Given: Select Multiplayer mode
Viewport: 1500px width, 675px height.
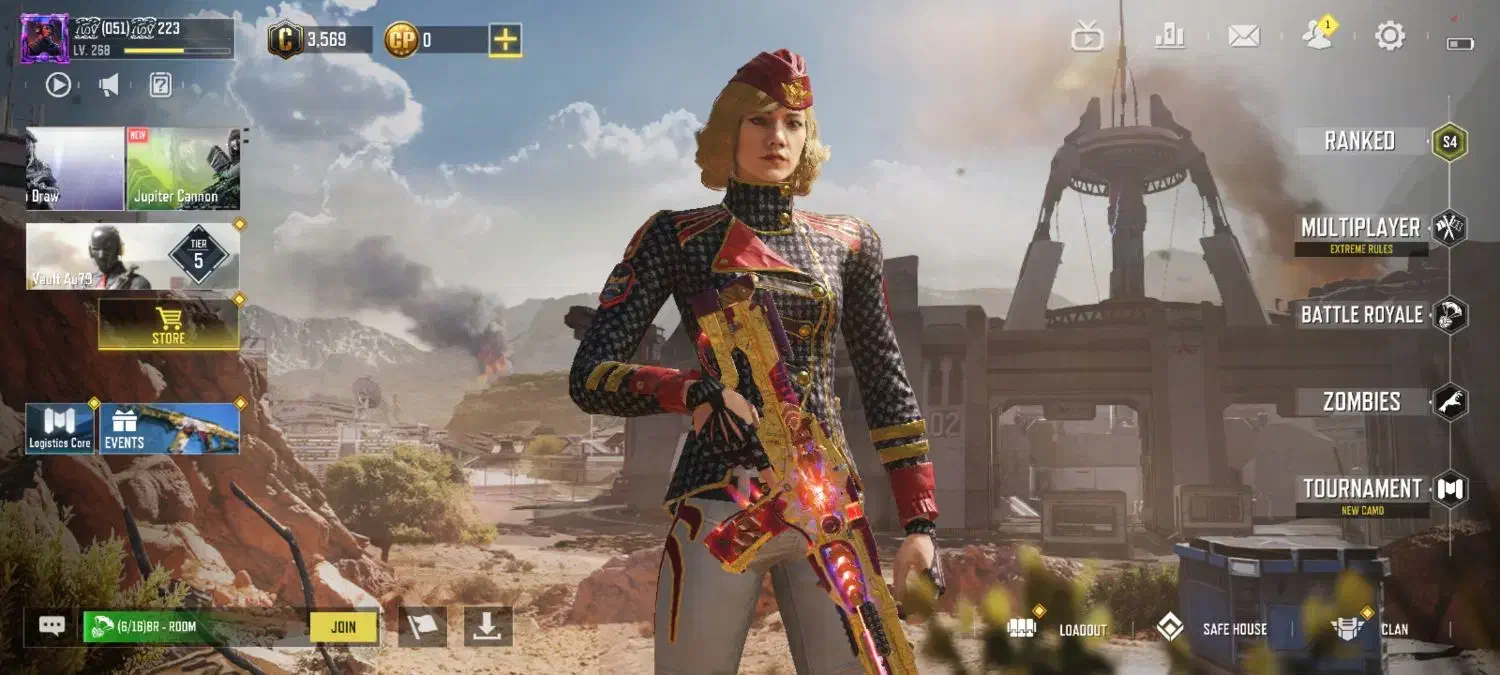Looking at the screenshot, I should 1360,228.
